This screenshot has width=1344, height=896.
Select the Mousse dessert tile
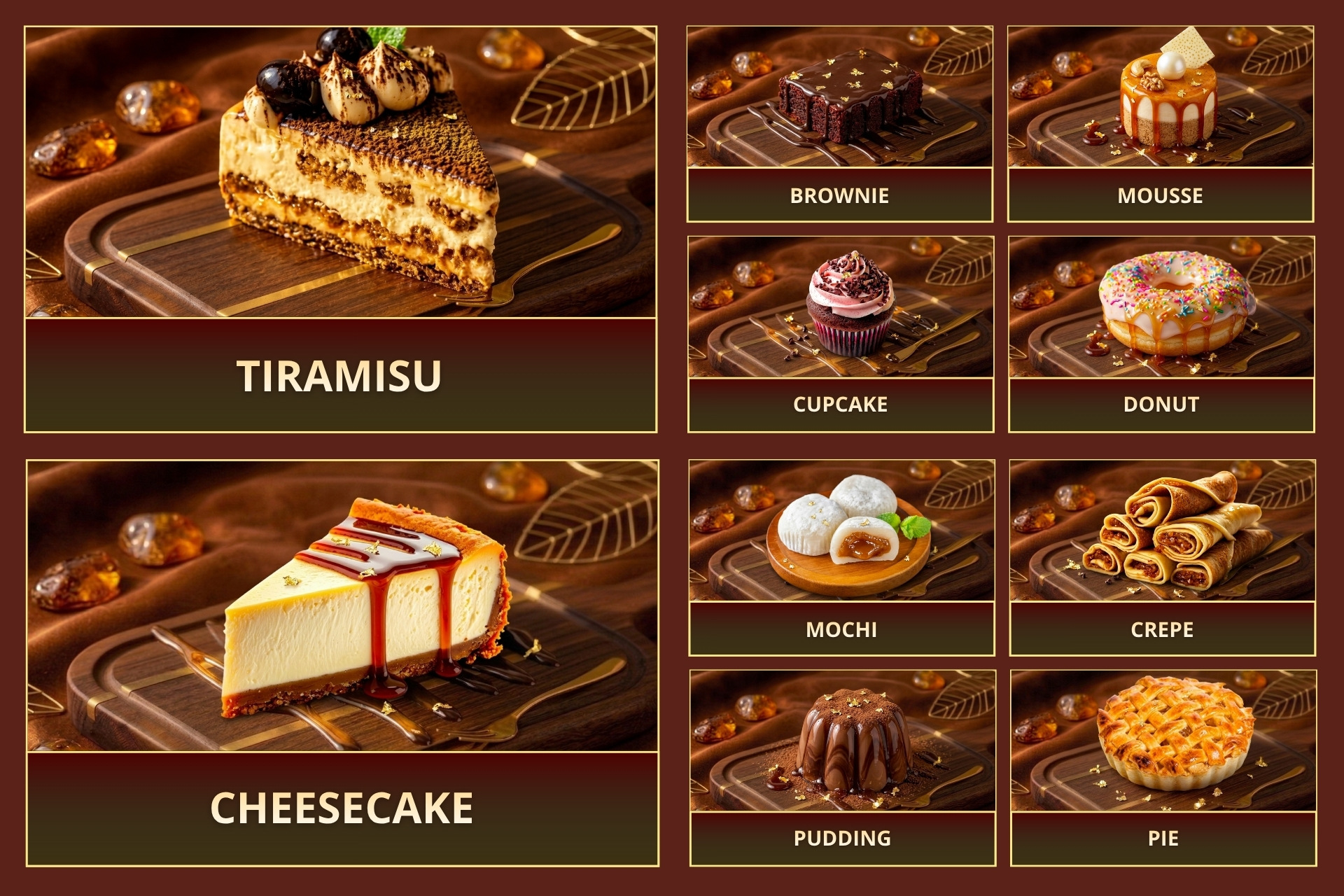click(1160, 124)
